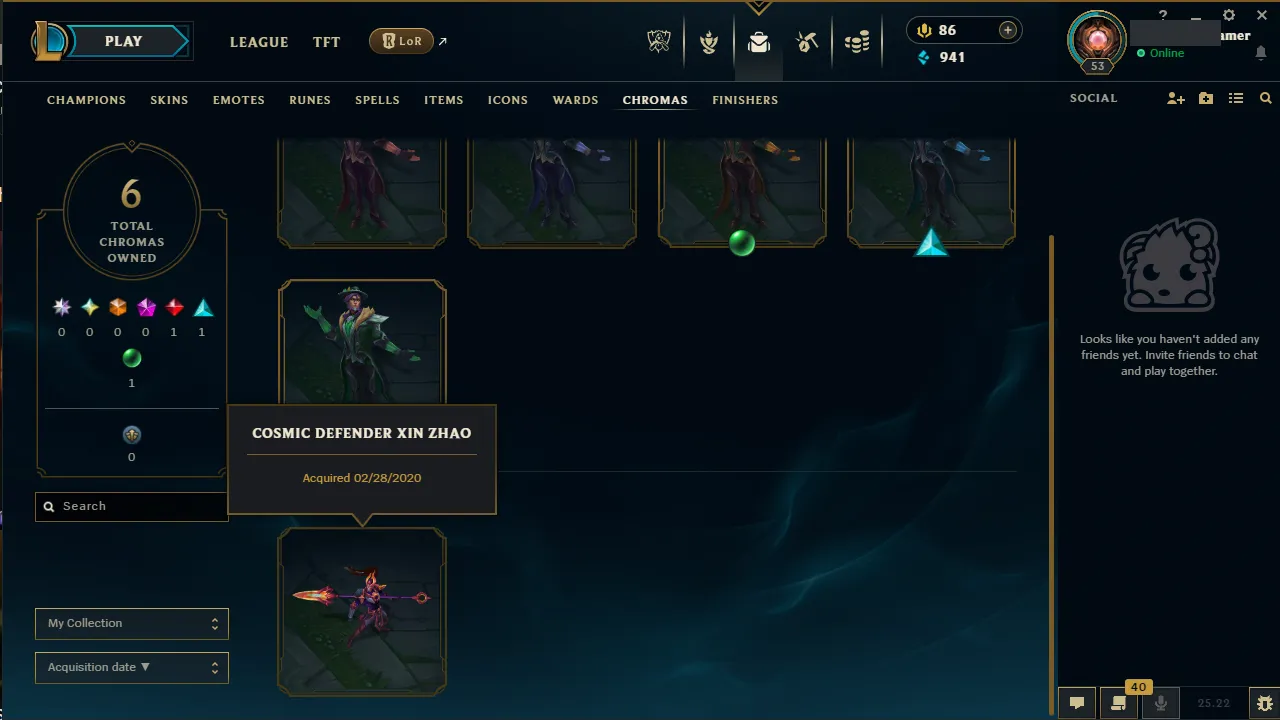The width and height of the screenshot is (1280, 720).
Task: Add a friend with the person-plus icon
Action: (1176, 98)
